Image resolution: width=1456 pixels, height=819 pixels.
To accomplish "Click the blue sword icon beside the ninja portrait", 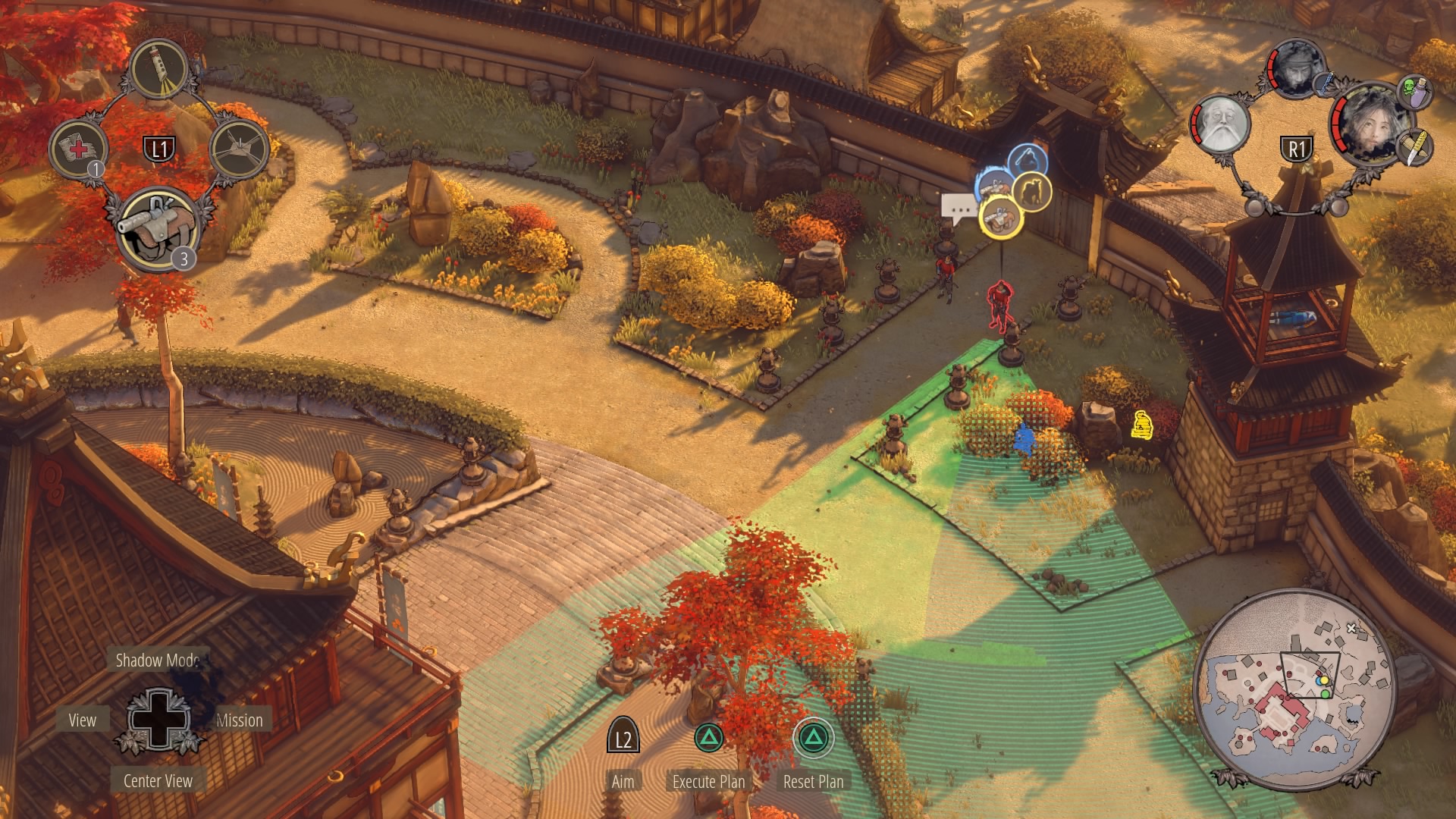I will tap(1324, 84).
